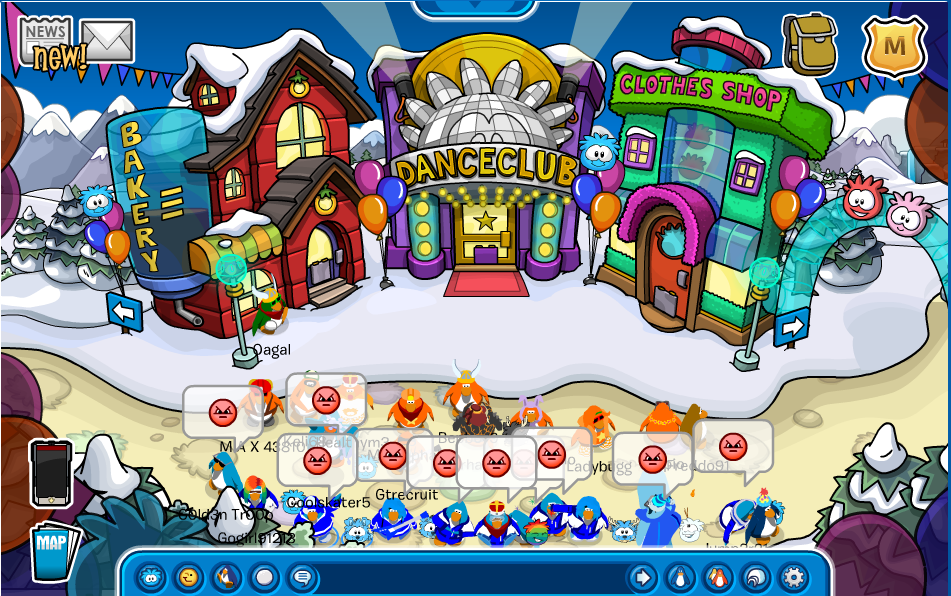951x596 pixels.
Task: Click the left arrow direction sign
Action: (x=125, y=312)
